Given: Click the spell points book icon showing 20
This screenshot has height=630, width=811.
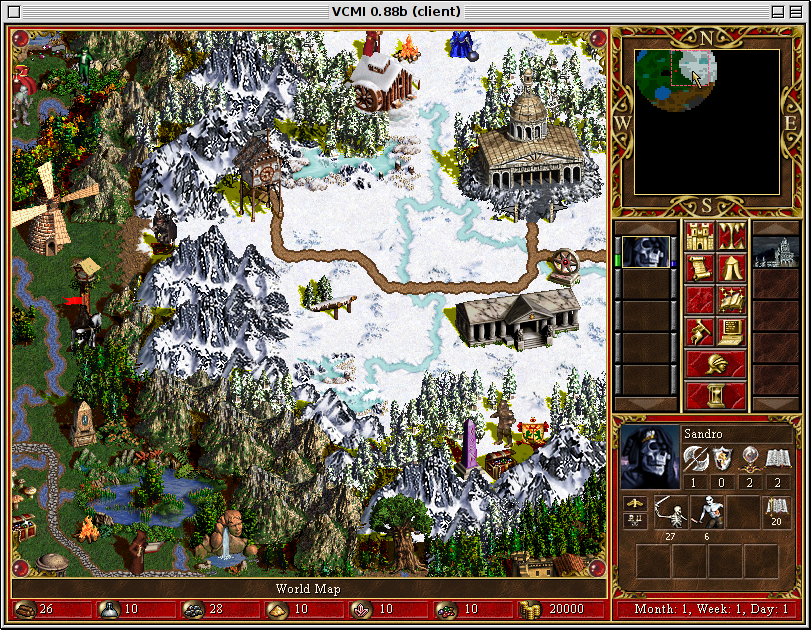Looking at the screenshot, I should (777, 512).
